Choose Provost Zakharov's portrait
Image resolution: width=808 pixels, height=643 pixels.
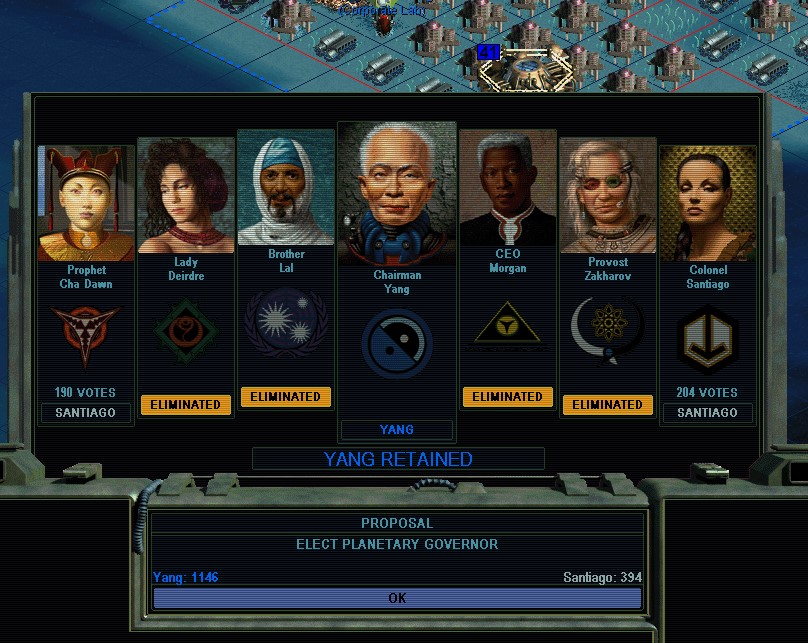click(x=608, y=197)
